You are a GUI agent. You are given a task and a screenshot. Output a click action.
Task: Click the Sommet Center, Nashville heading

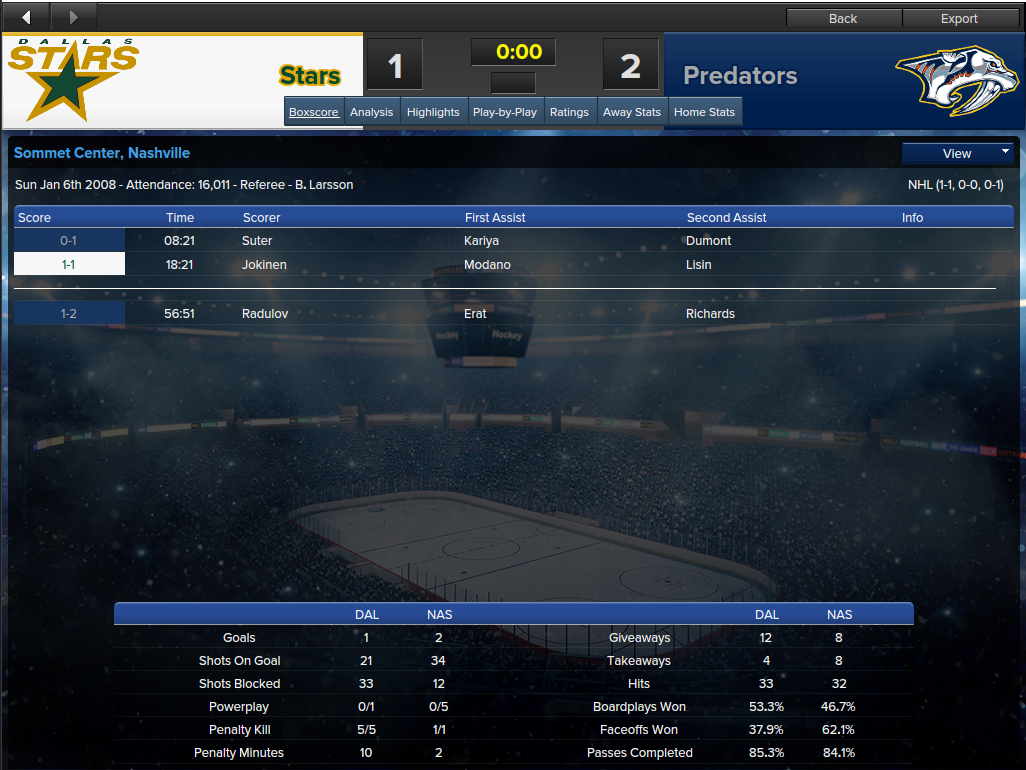(102, 153)
